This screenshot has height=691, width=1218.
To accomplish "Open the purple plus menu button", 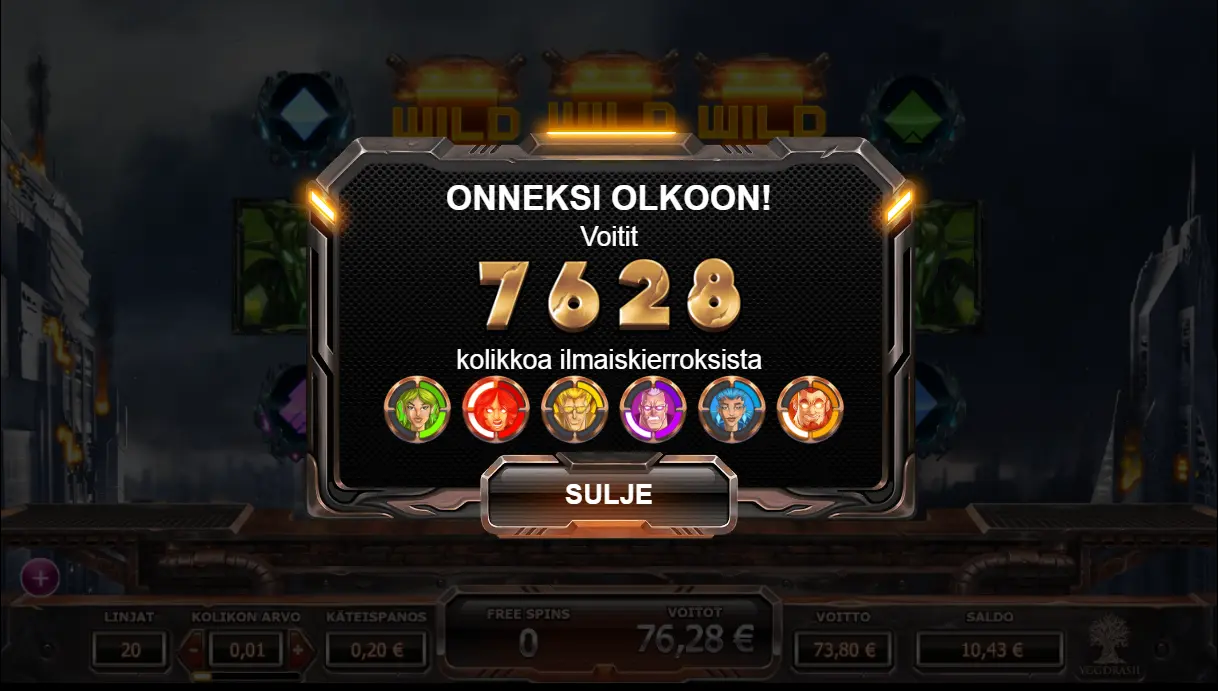I will 40,577.
